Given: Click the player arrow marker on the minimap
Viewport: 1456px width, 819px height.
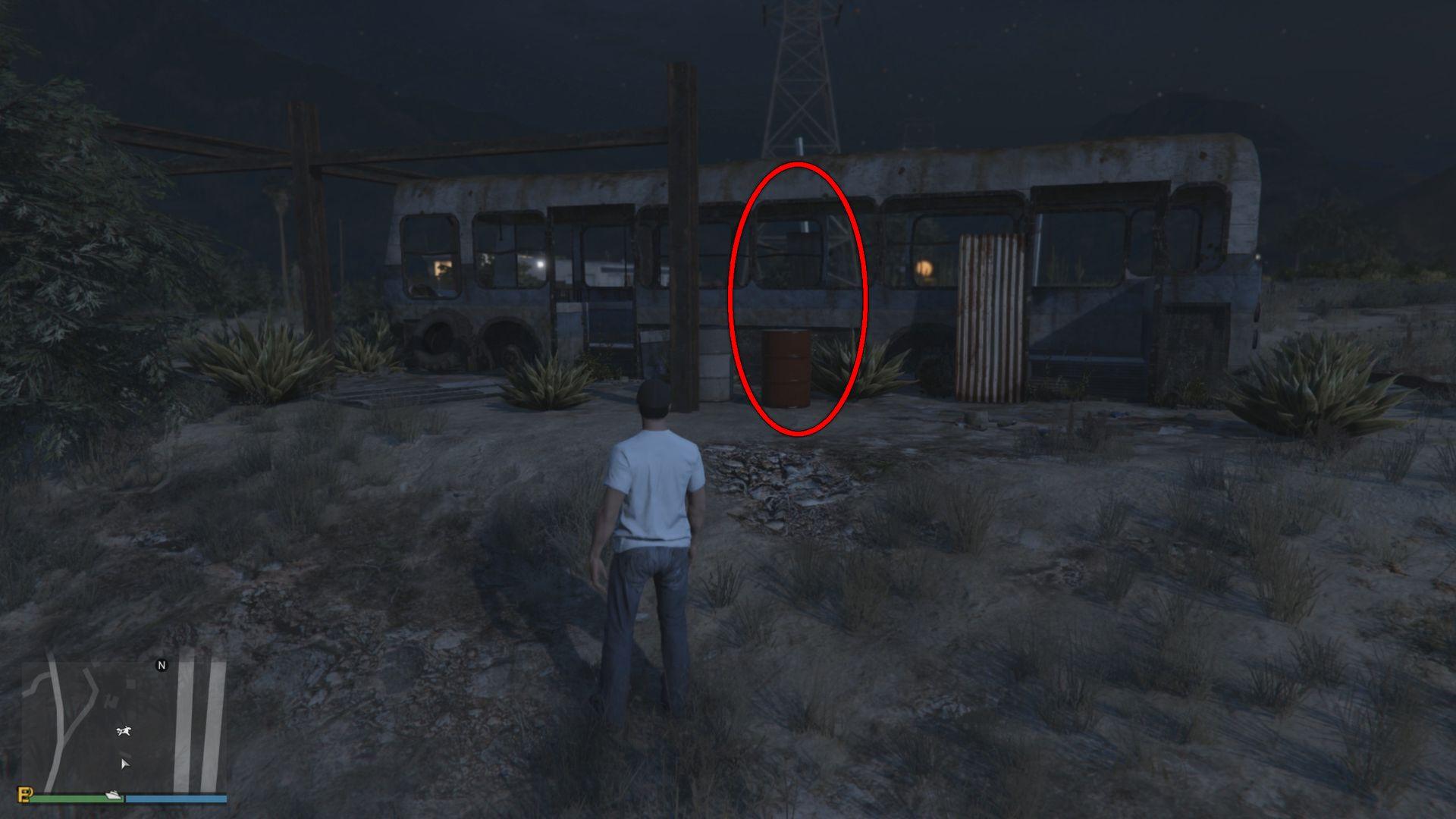Looking at the screenshot, I should [126, 765].
